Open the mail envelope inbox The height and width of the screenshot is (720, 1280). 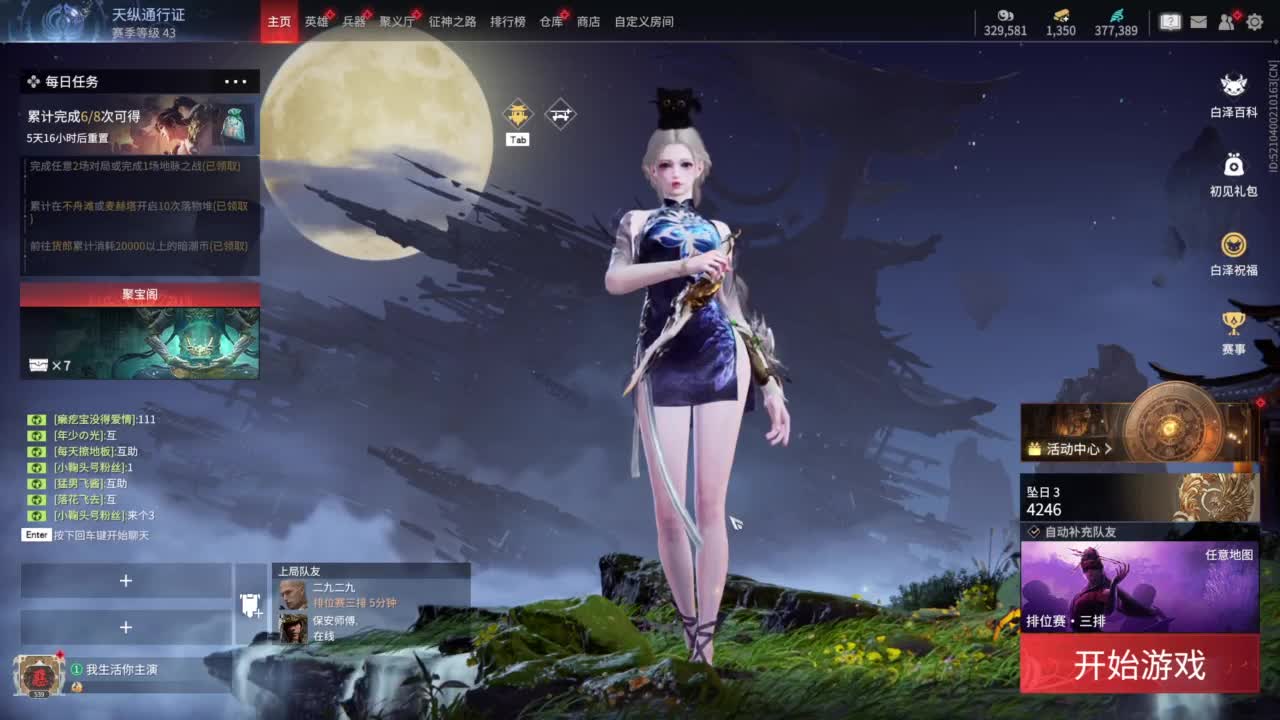[x=1197, y=20]
